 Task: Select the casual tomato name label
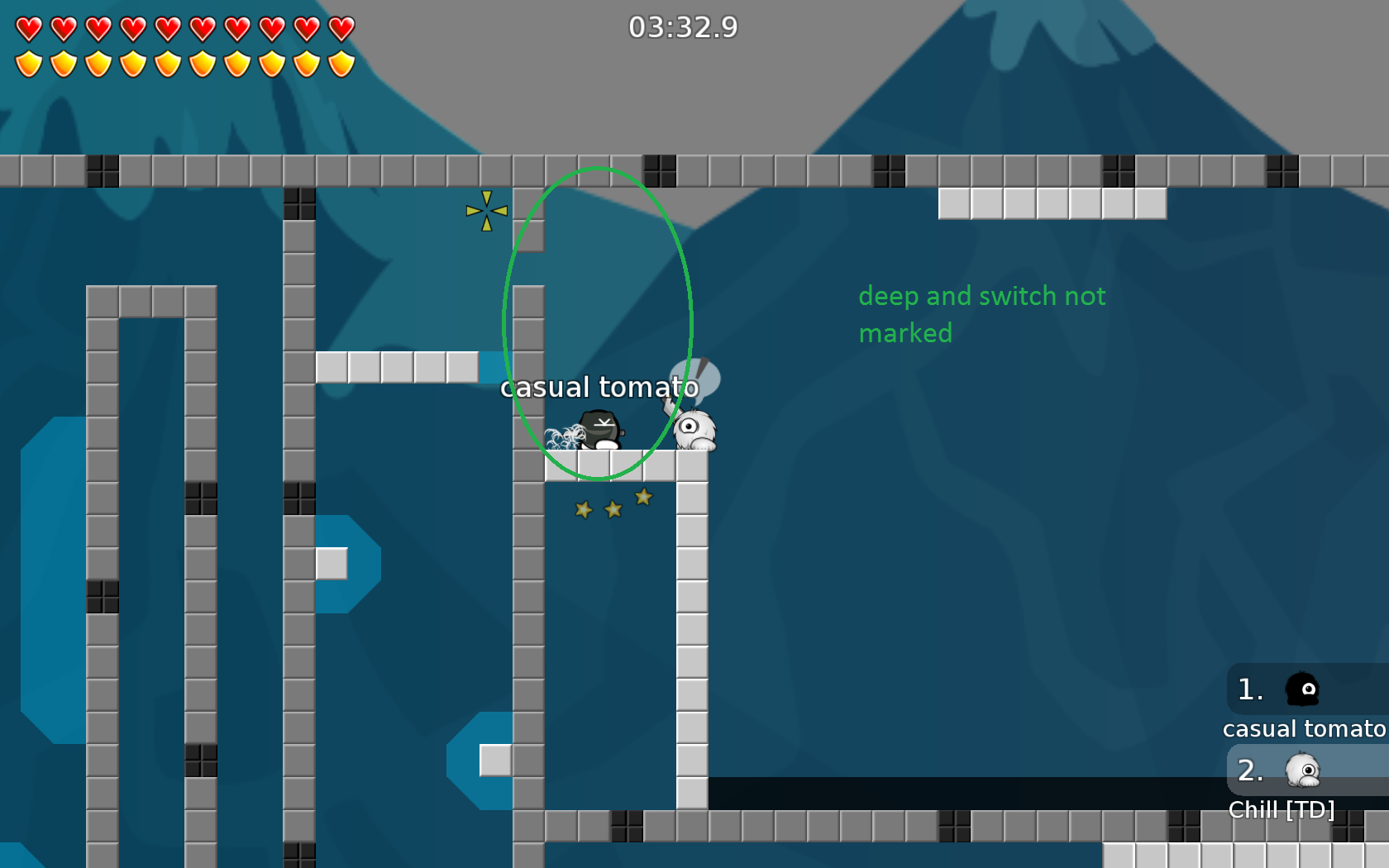point(599,387)
